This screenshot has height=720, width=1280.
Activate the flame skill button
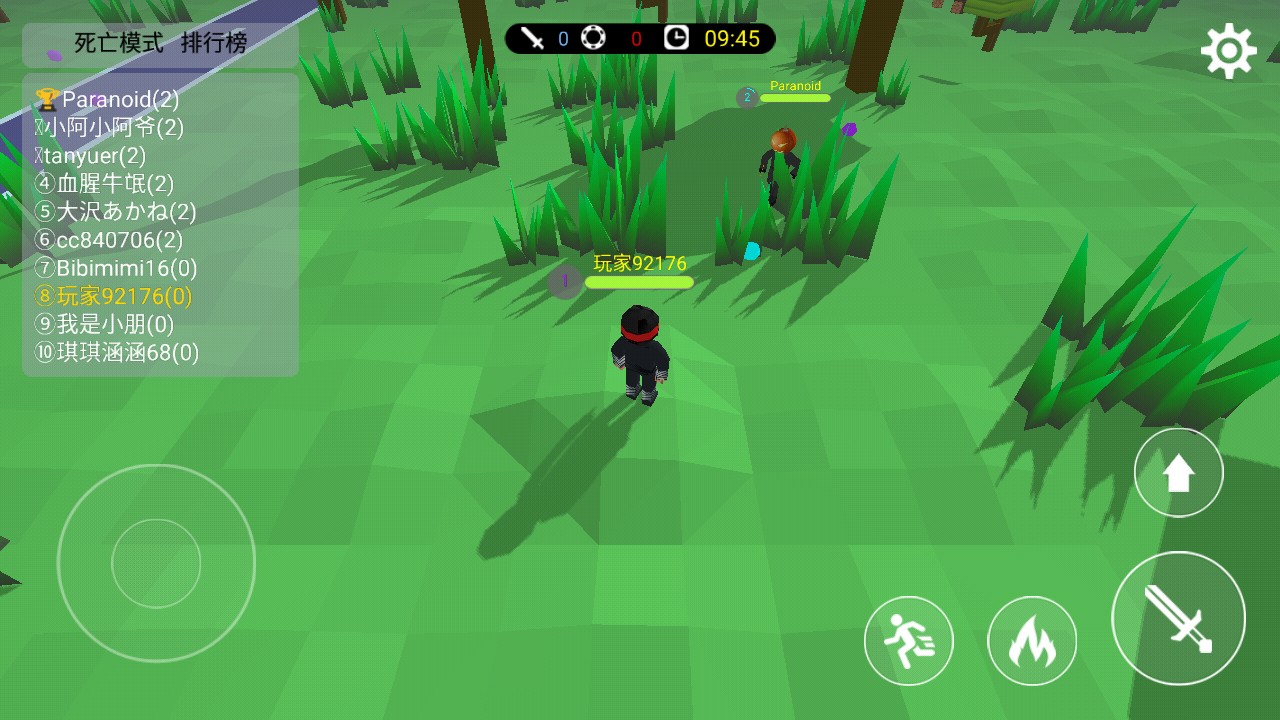click(1031, 641)
